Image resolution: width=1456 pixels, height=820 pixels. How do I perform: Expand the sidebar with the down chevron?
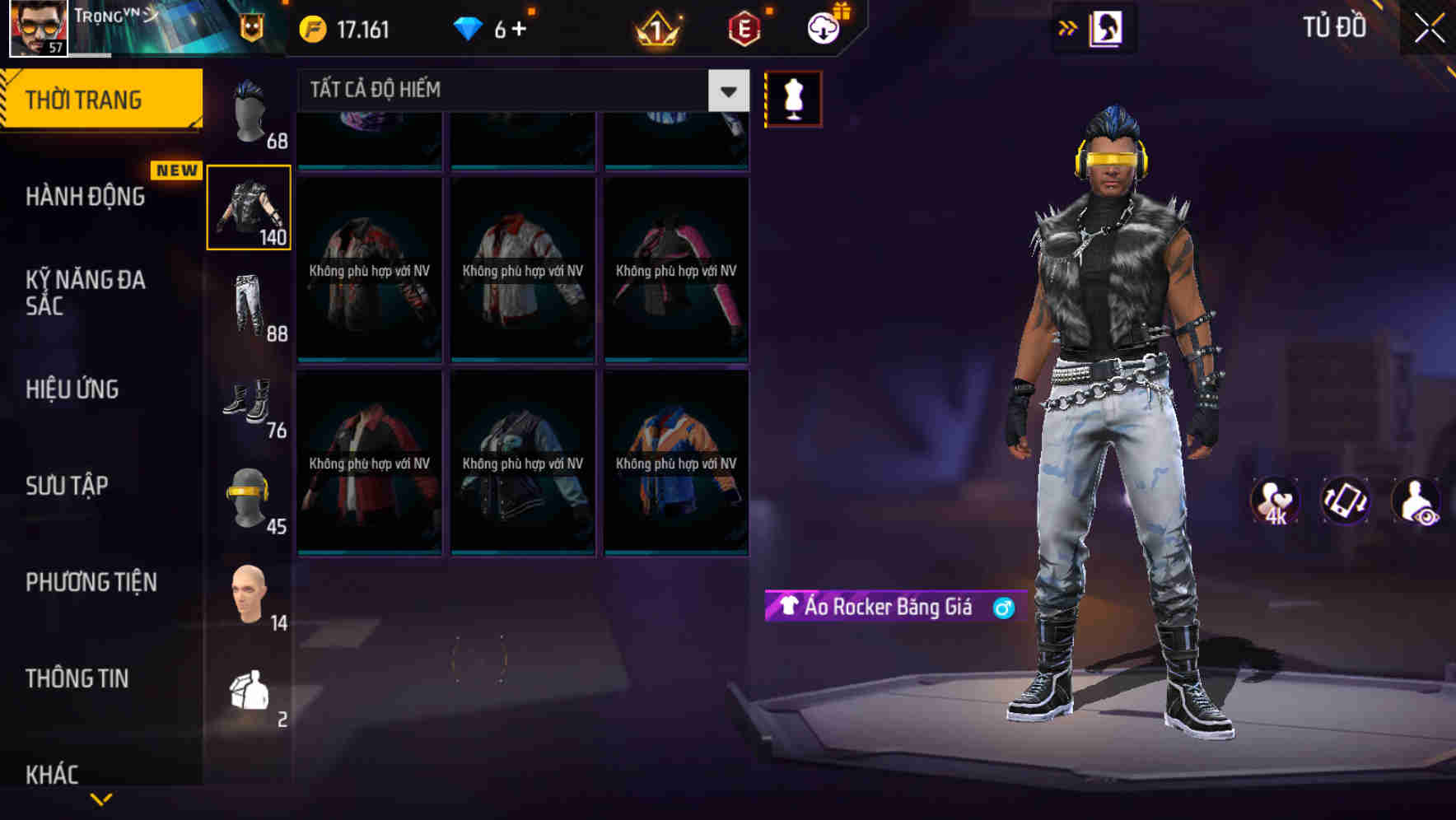(x=101, y=797)
